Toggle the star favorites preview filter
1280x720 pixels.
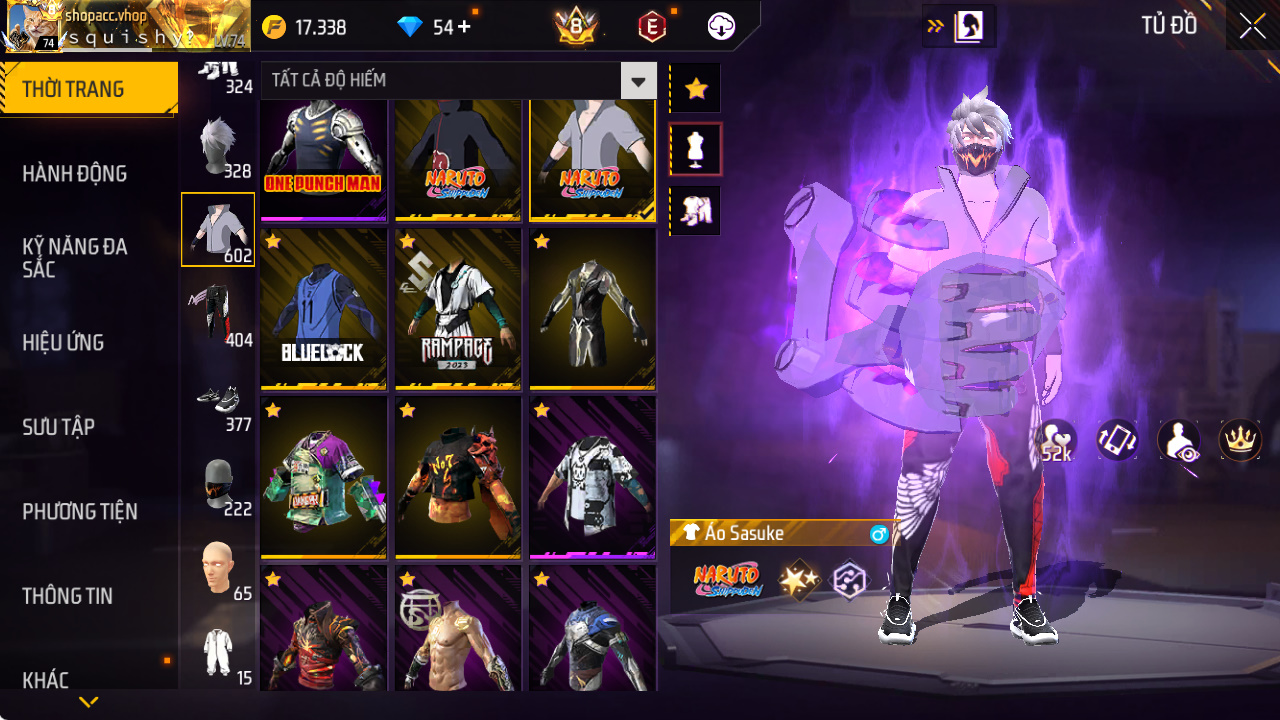694,87
